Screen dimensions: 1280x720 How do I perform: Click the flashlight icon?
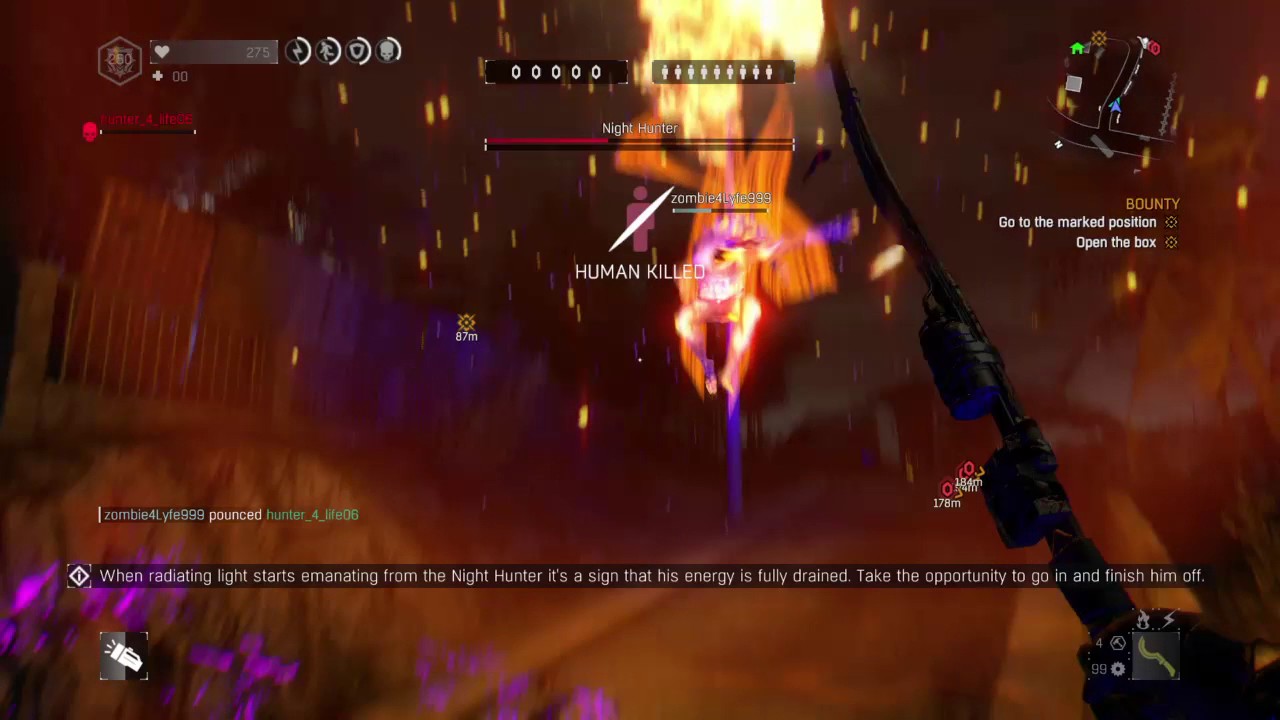(x=124, y=656)
